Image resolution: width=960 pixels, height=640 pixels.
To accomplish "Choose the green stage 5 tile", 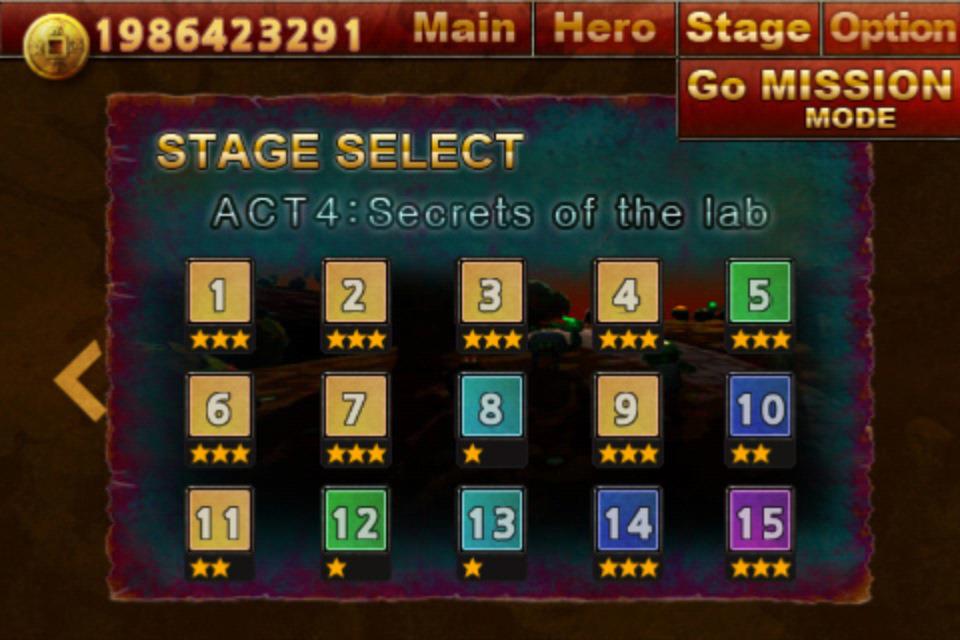I will (760, 293).
